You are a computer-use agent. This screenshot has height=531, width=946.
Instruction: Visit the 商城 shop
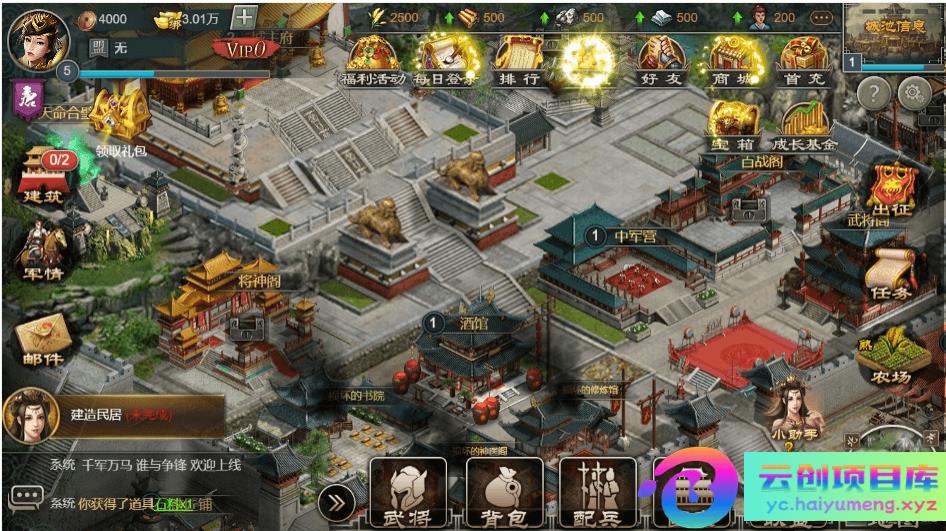[x=731, y=60]
